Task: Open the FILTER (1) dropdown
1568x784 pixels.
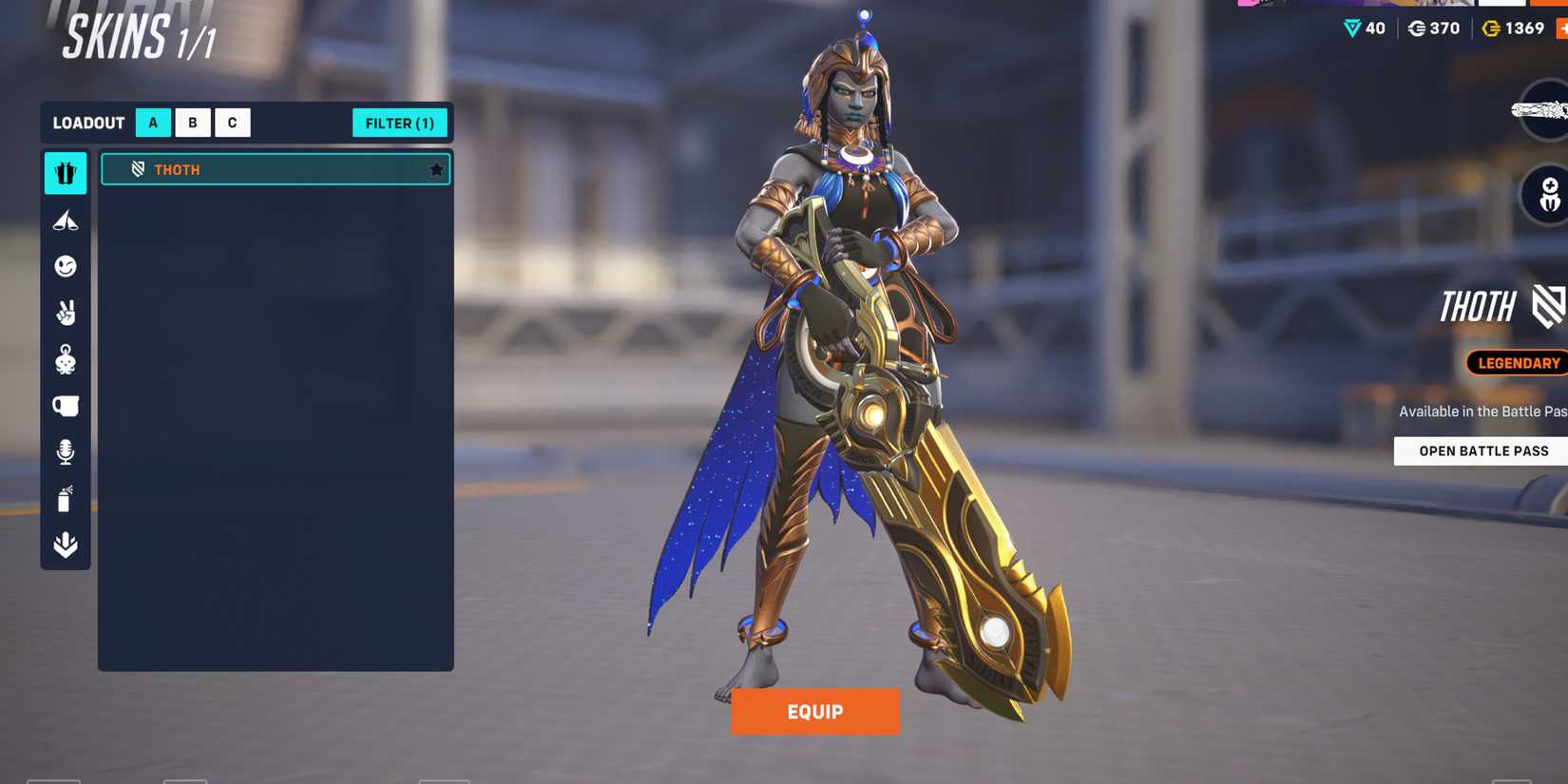Action: click(x=400, y=123)
